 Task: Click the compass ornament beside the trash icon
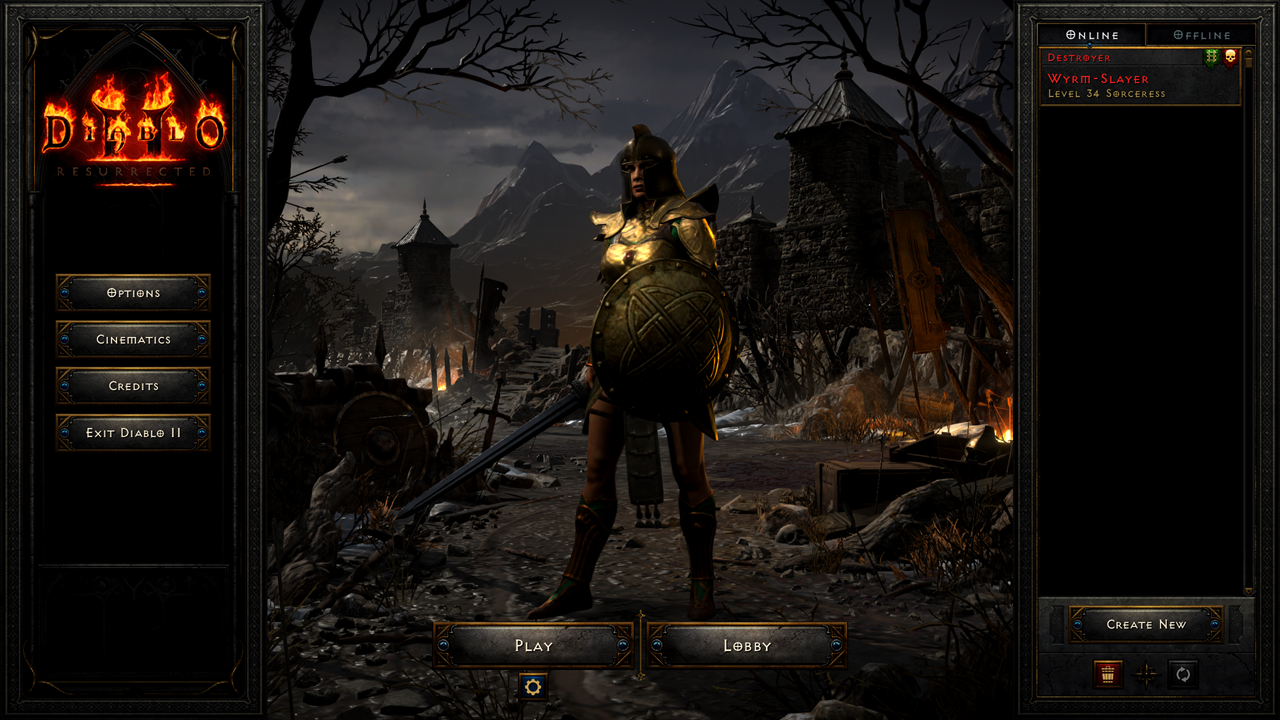pyautogui.click(x=1146, y=675)
